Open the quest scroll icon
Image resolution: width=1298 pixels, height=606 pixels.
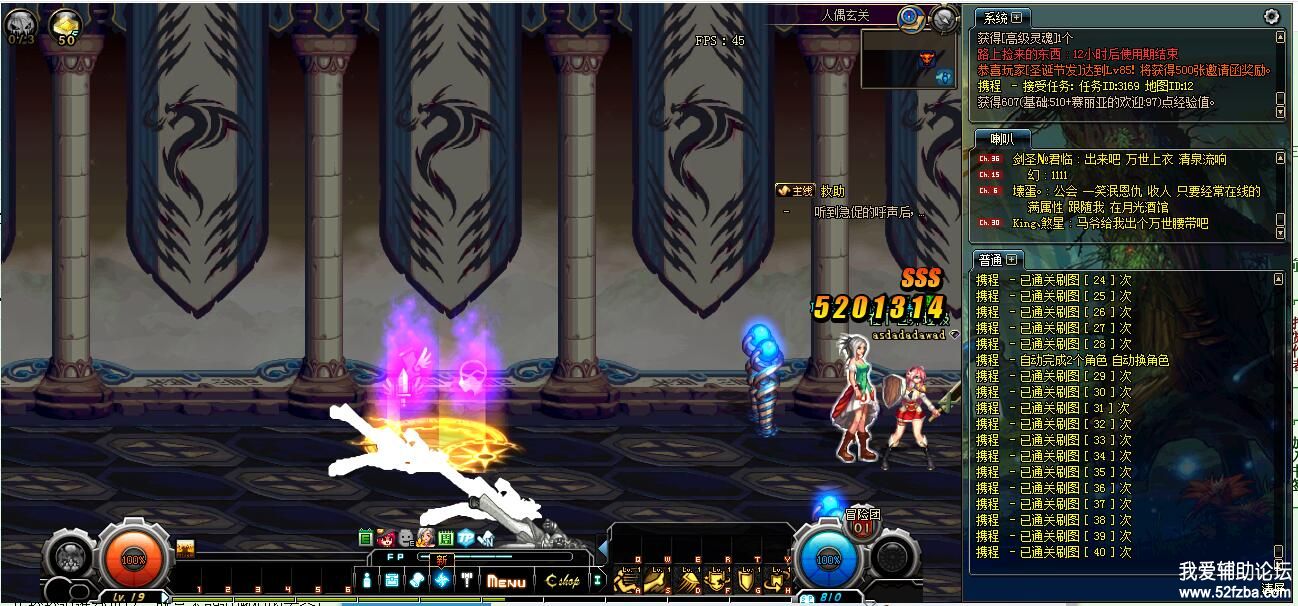pyautogui.click(x=417, y=580)
